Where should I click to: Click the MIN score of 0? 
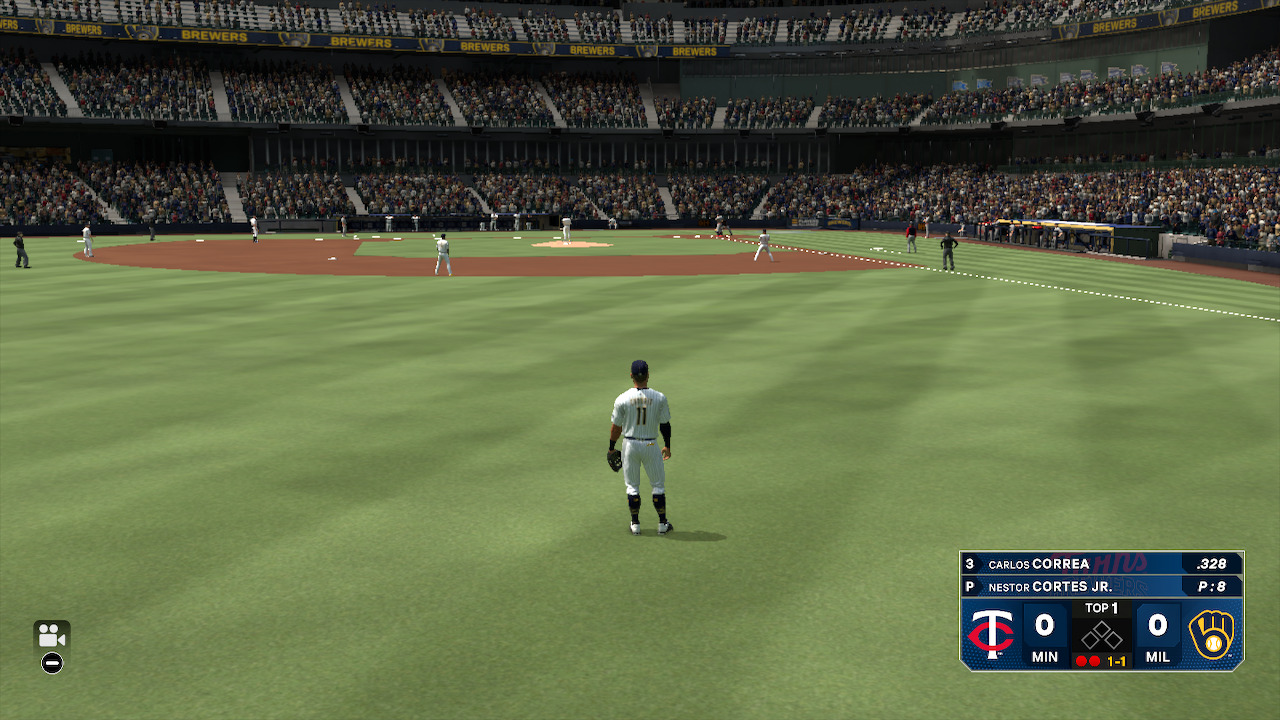[x=1044, y=625]
